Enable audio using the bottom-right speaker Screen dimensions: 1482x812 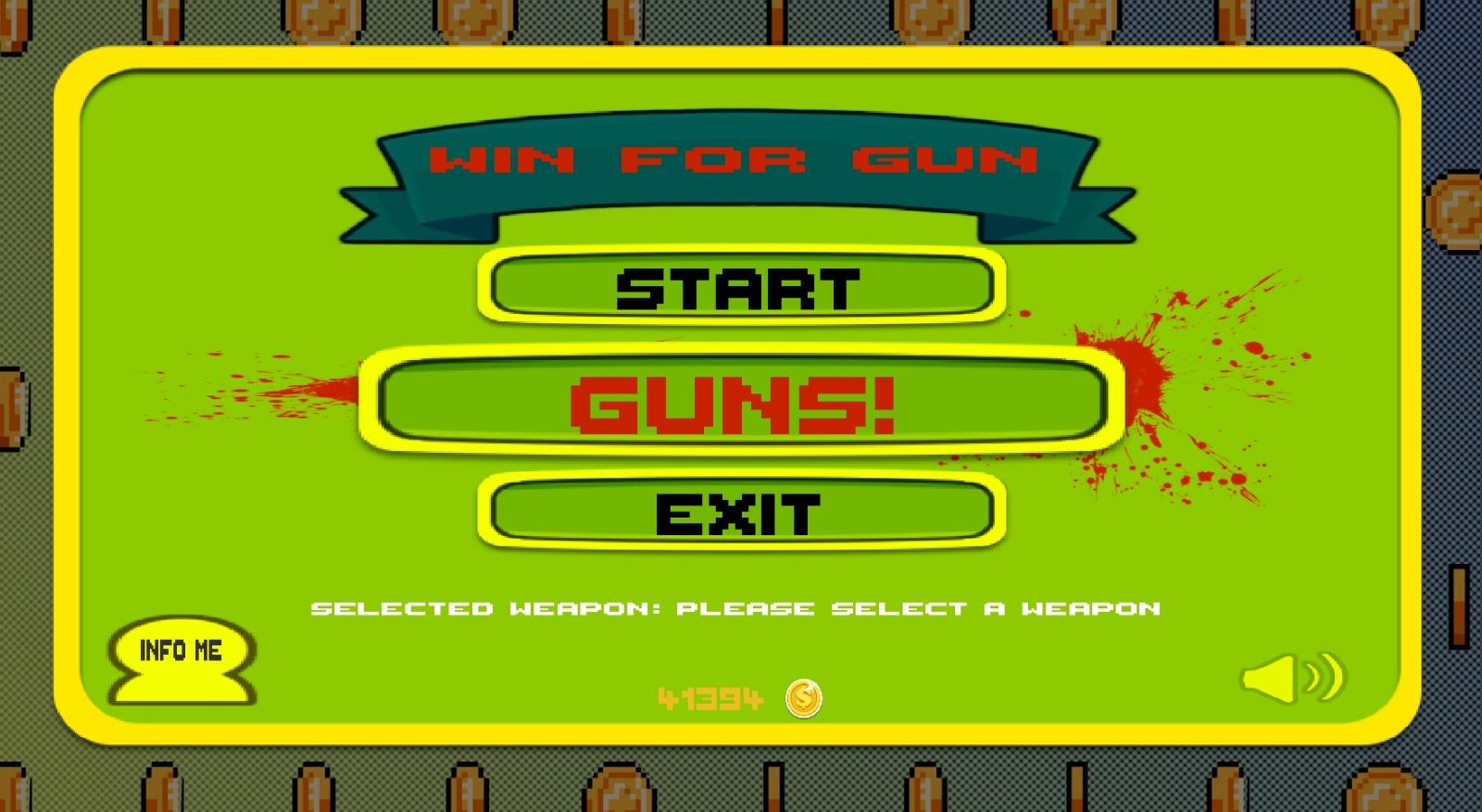tap(1292, 679)
